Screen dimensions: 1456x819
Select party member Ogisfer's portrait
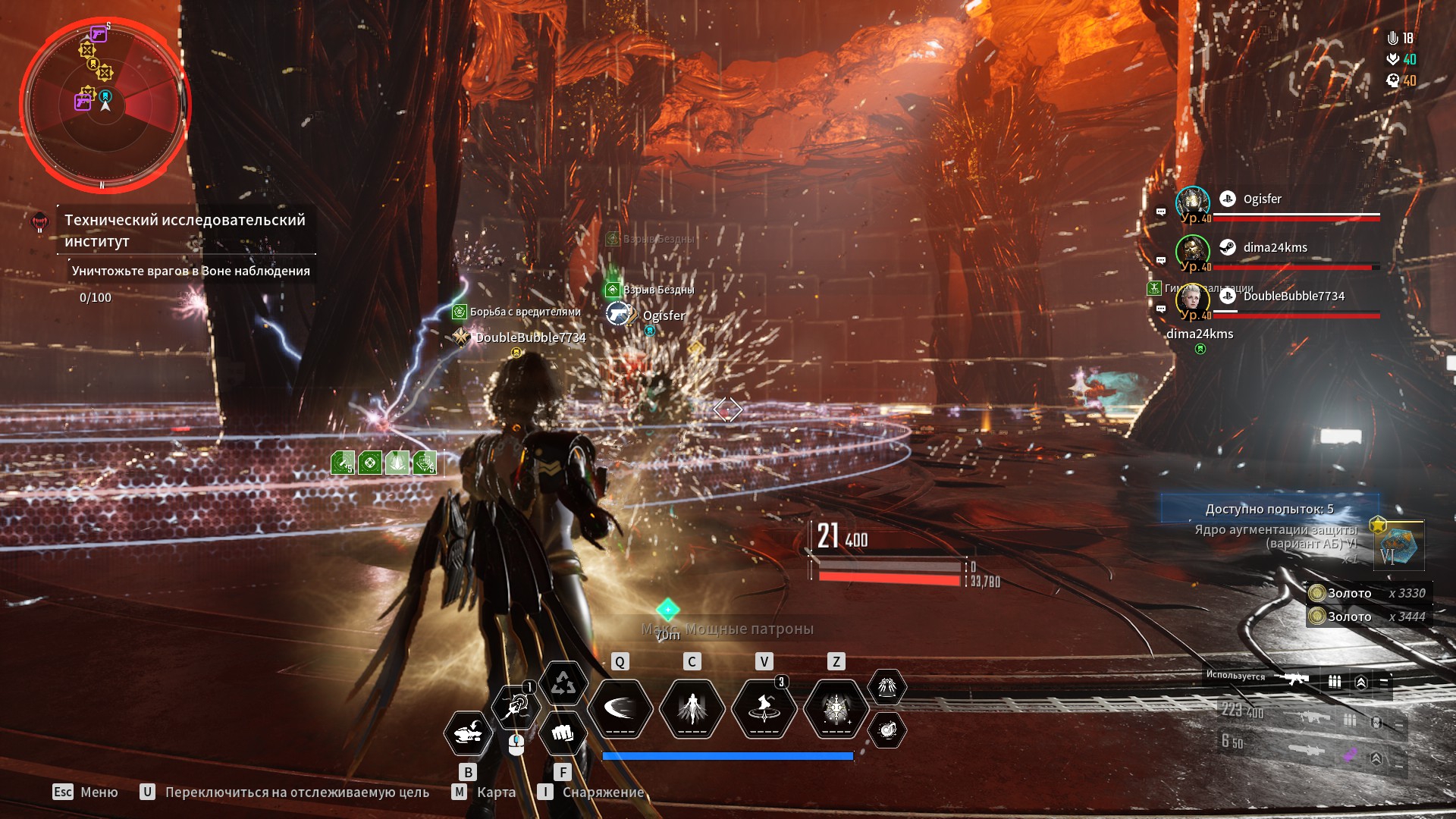pos(1192,202)
